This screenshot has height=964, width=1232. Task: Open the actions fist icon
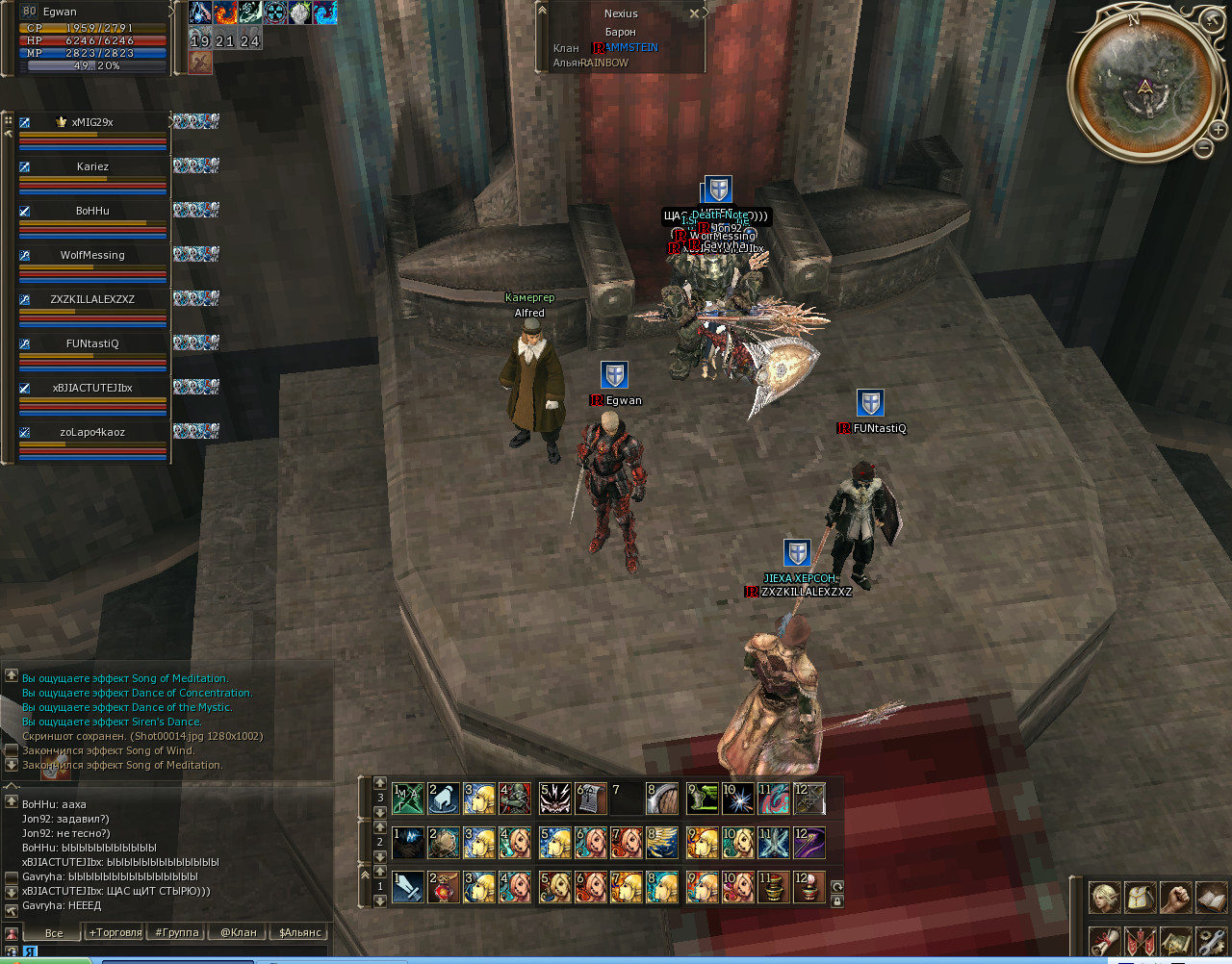(x=1175, y=898)
